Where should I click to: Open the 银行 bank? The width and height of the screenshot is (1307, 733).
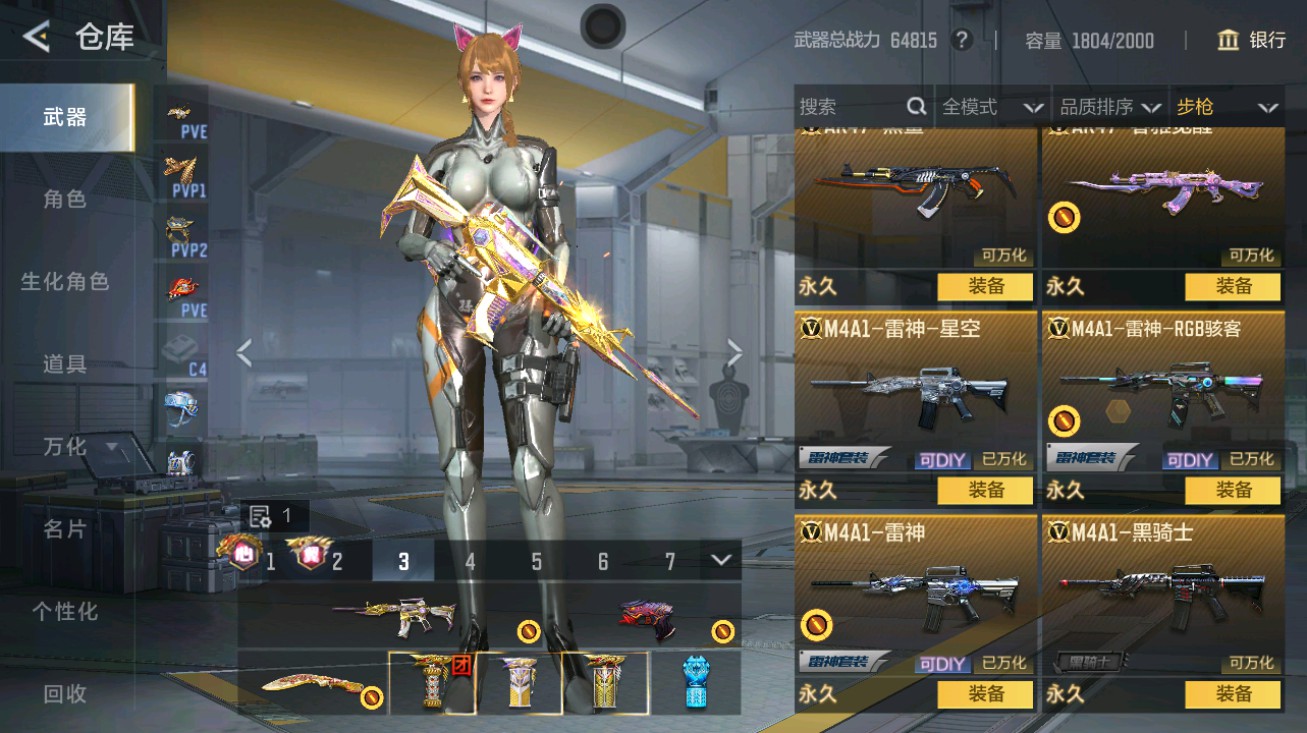click(x=1251, y=40)
